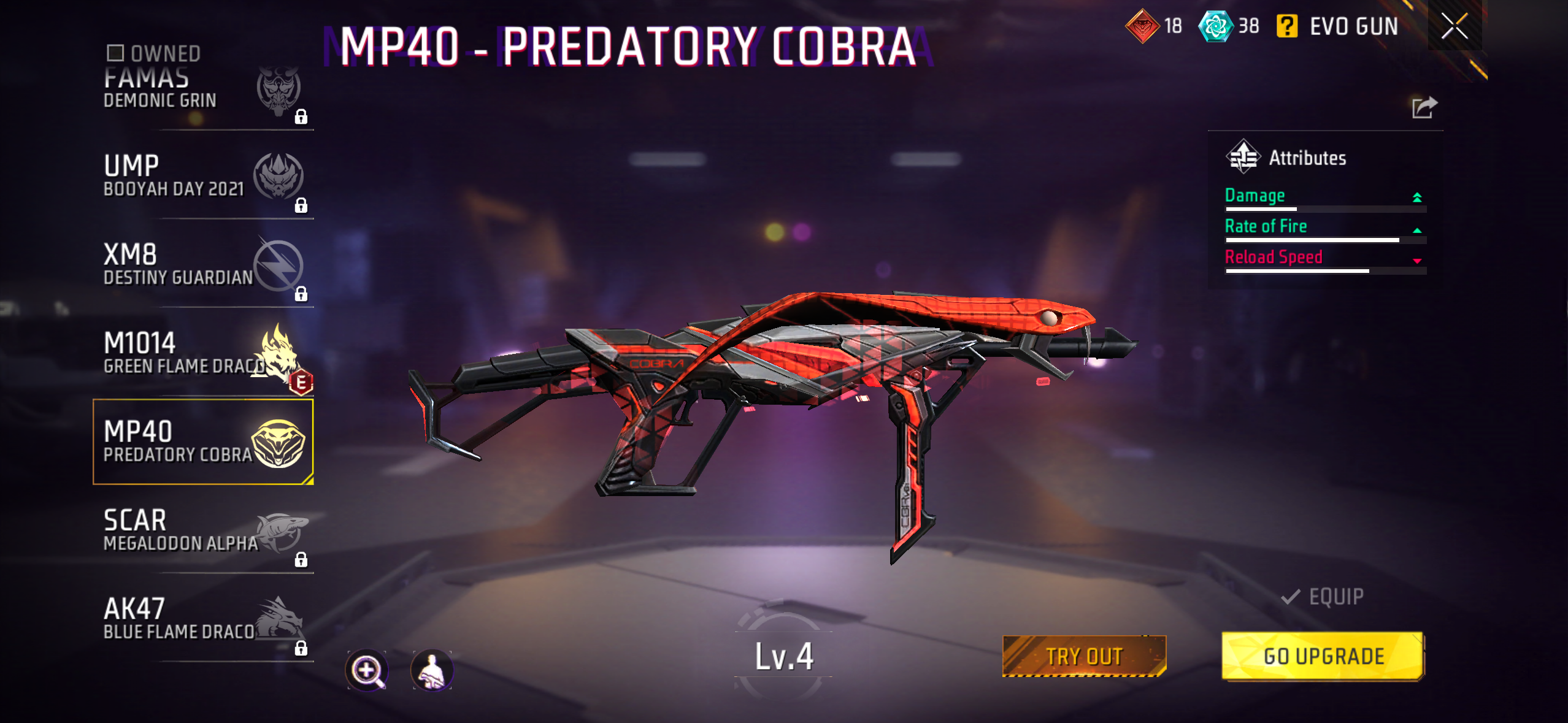The image size is (1568, 723).
Task: Equip the Predatory Cobra skin
Action: pos(1323,597)
